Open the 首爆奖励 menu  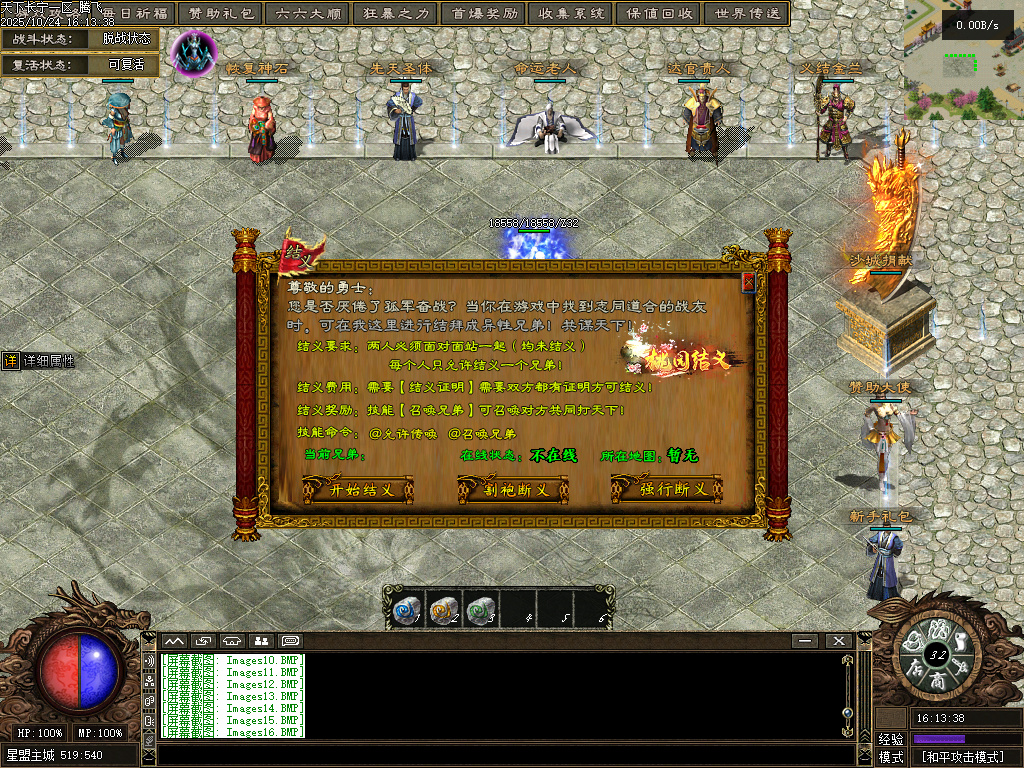tap(484, 14)
